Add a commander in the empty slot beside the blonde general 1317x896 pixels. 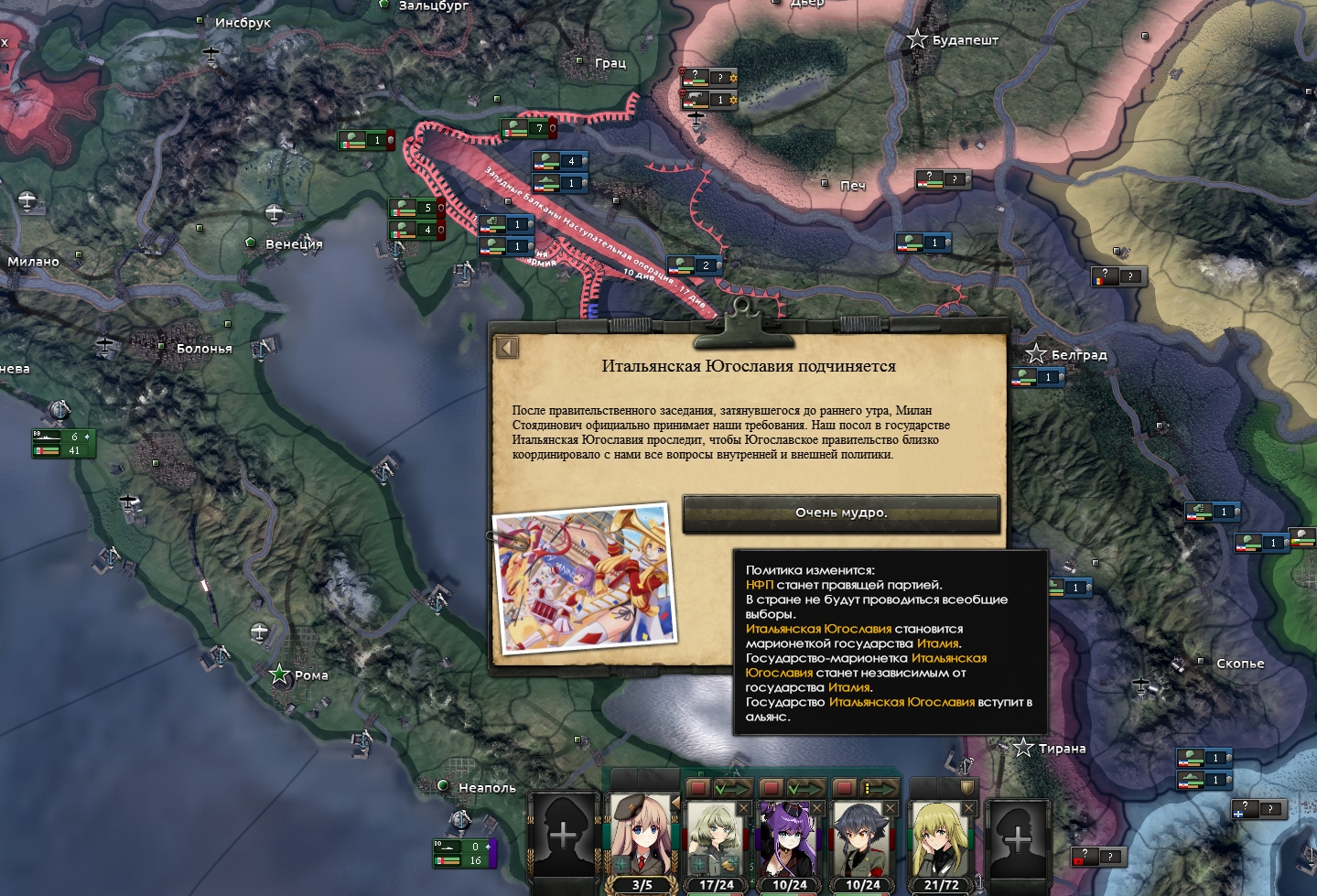pyautogui.click(x=1018, y=837)
